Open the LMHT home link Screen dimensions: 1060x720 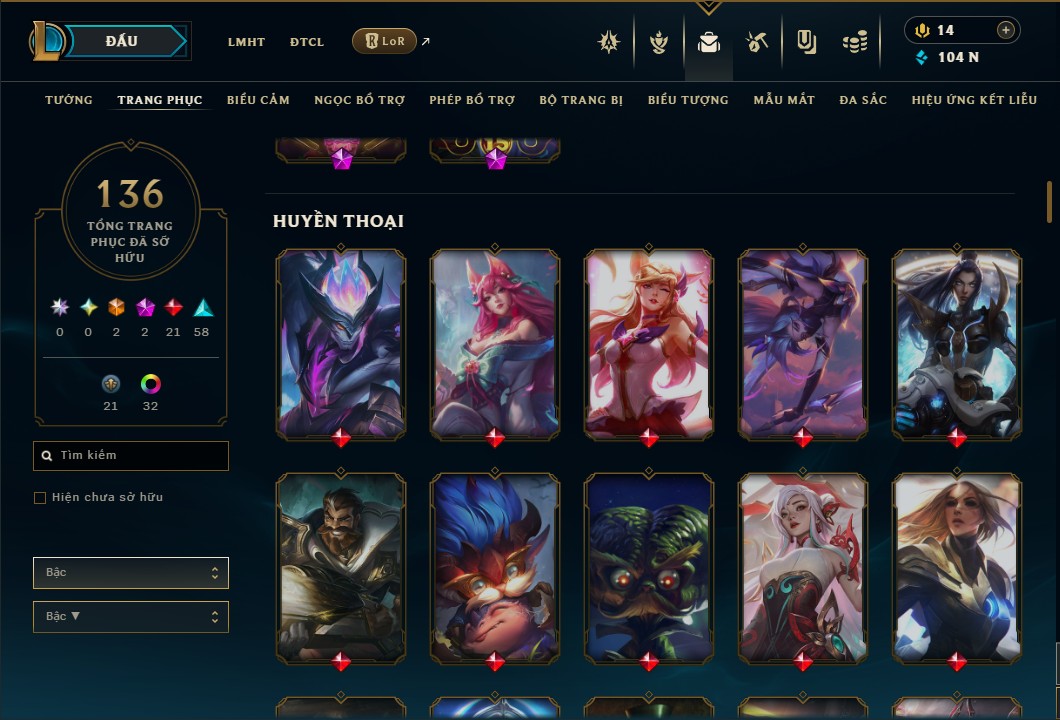[246, 42]
